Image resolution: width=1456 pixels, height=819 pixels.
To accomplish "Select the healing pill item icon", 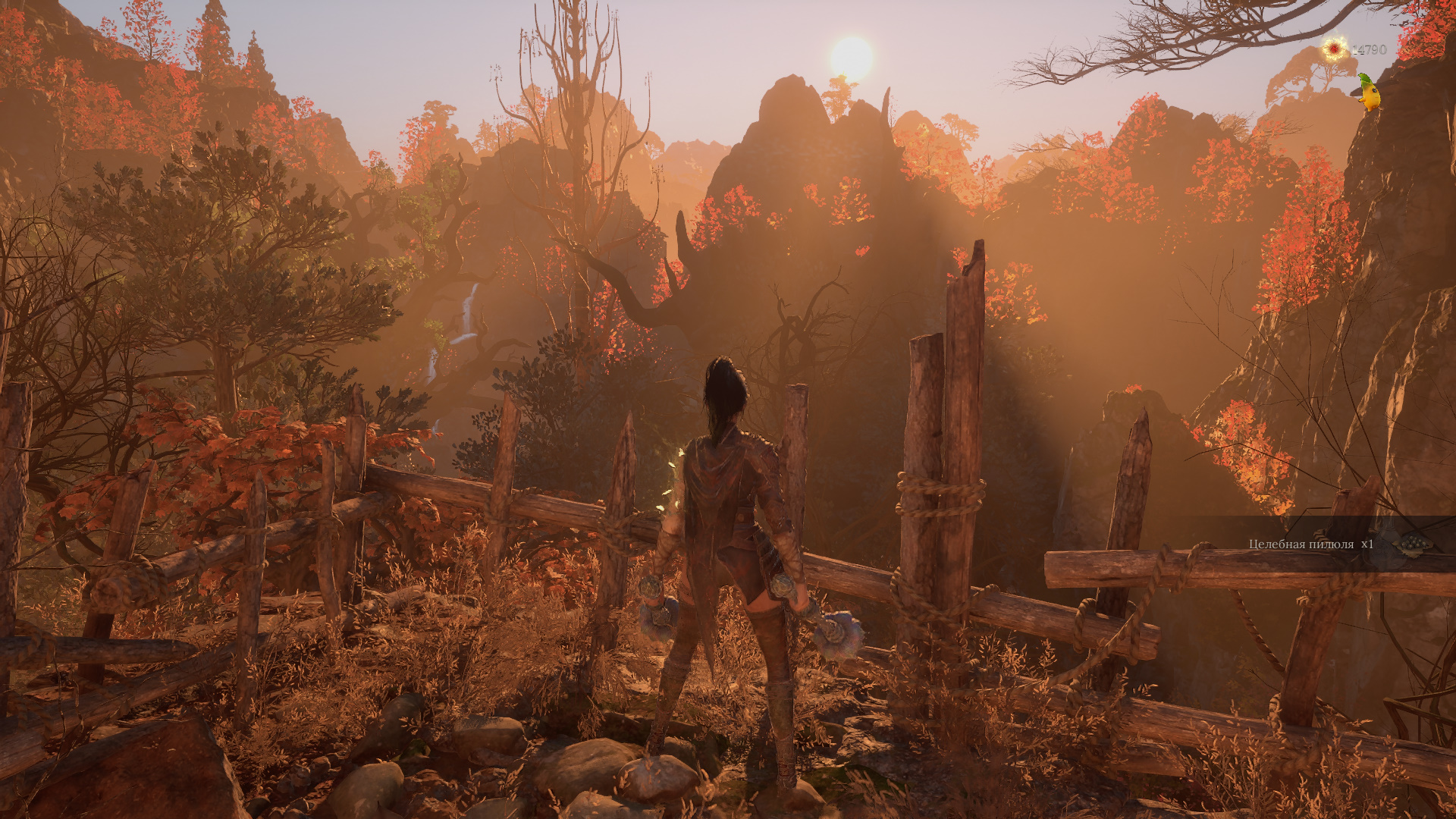I will coord(1414,544).
